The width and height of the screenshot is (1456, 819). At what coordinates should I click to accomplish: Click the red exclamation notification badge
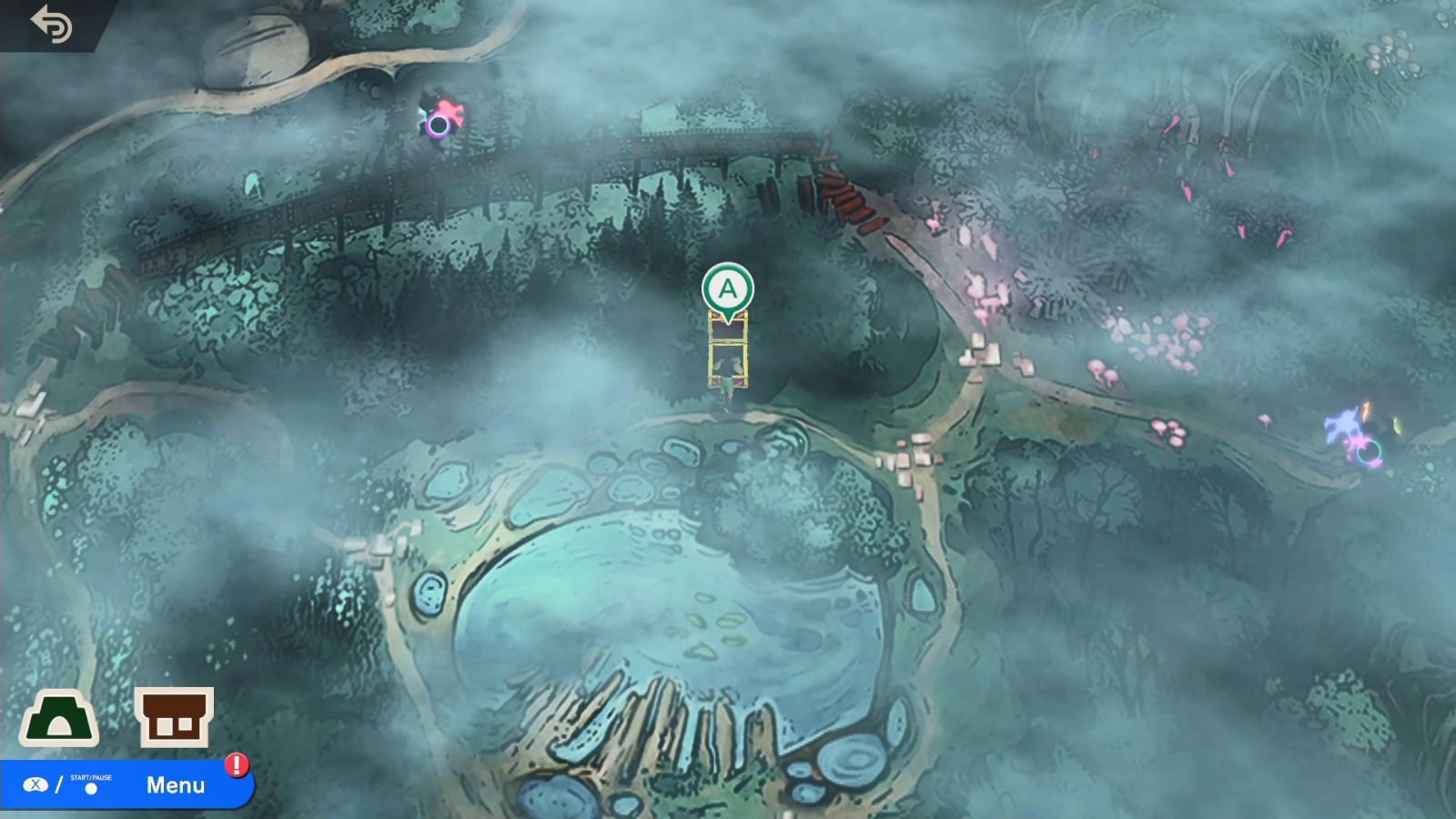click(235, 768)
